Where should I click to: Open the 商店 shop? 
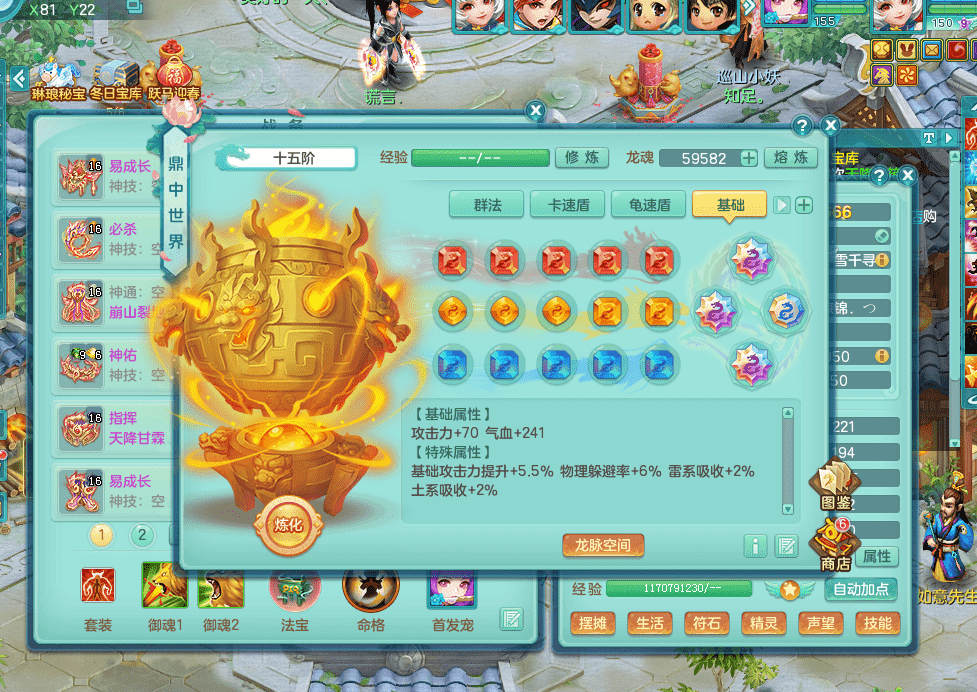835,546
